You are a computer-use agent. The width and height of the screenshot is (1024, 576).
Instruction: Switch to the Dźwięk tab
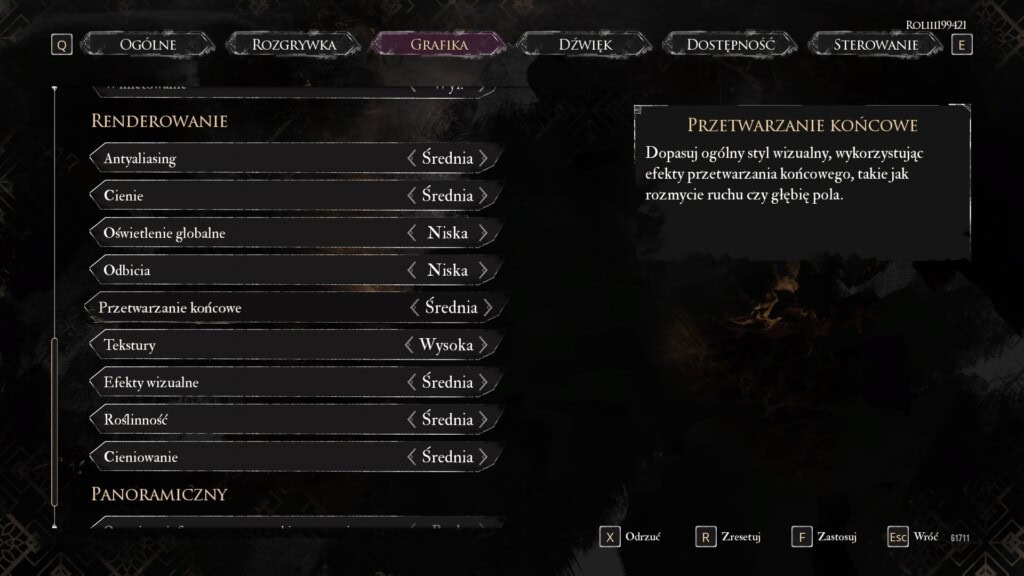coord(584,44)
